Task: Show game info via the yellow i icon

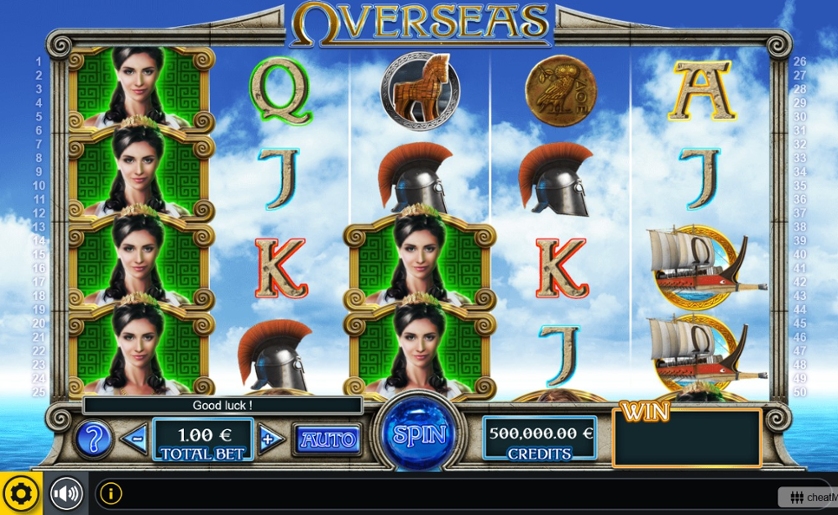Action: click(110, 494)
